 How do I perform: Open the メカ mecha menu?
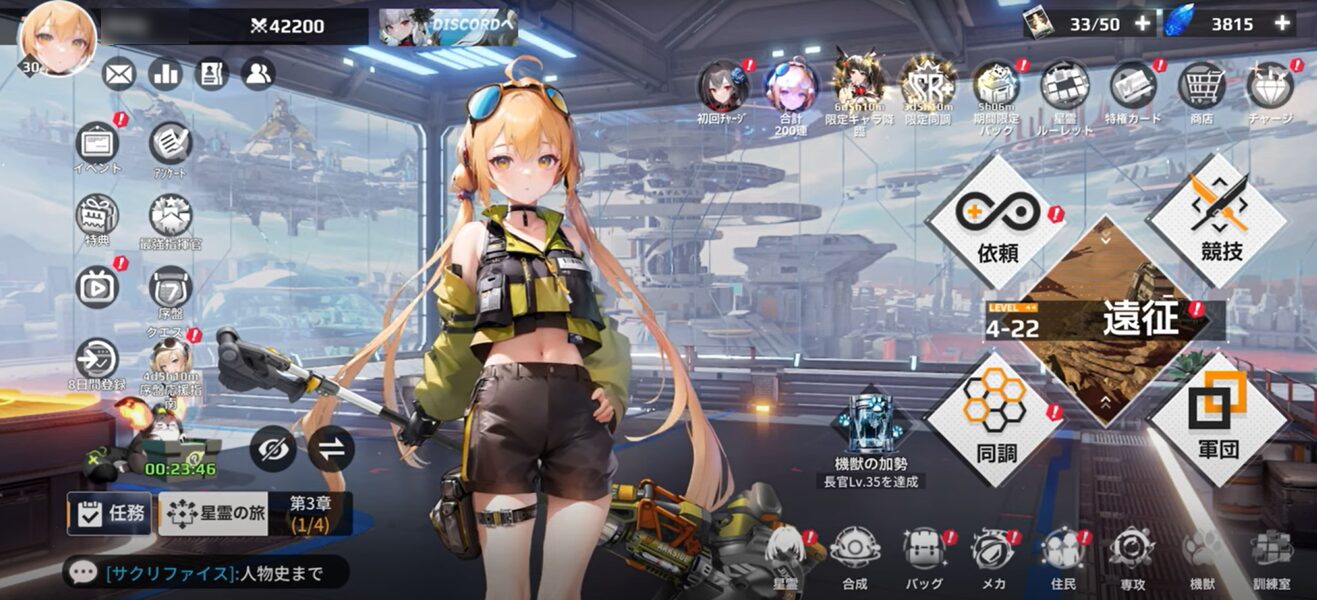[992, 551]
